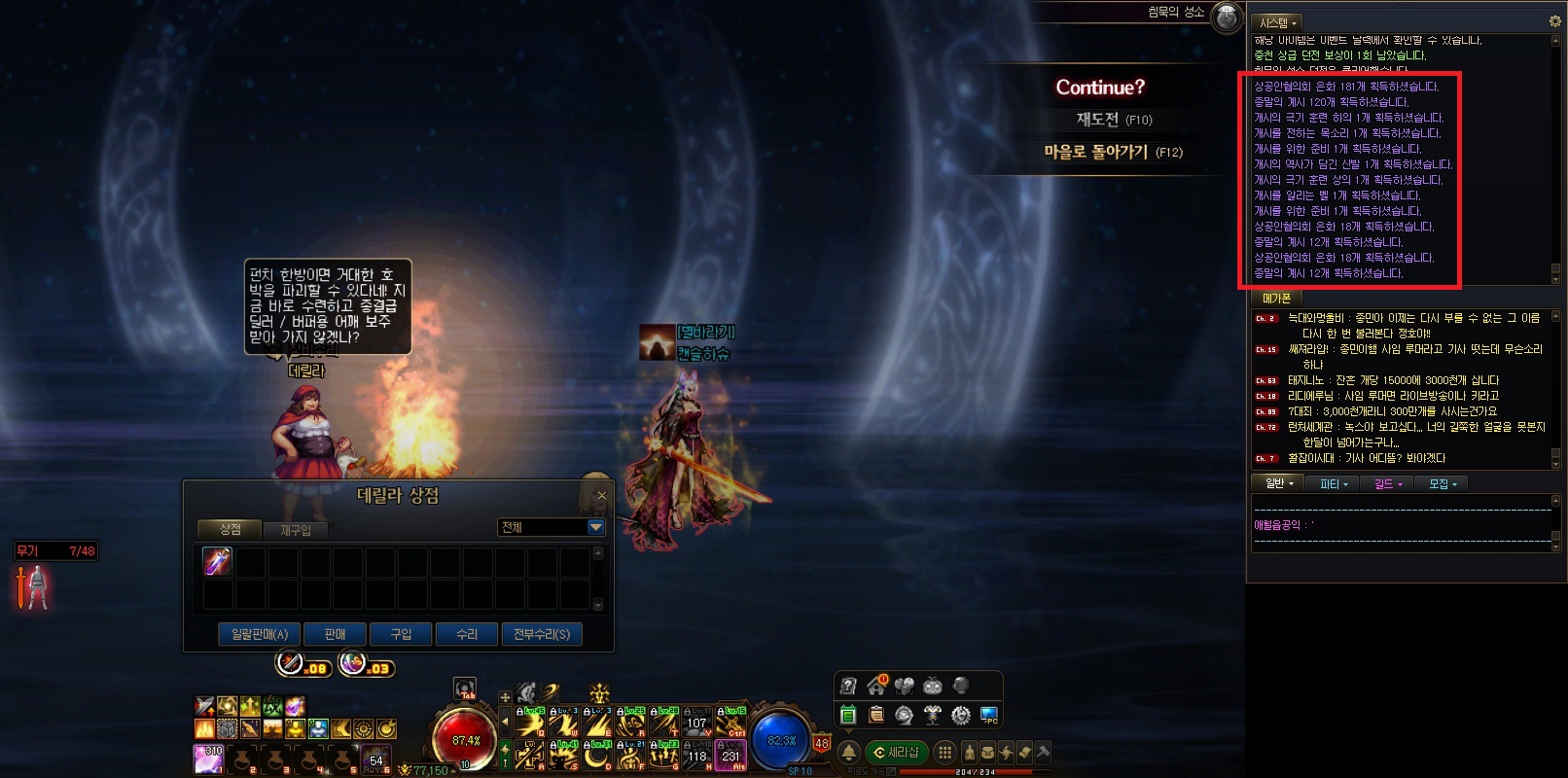Choose 재도전 to retry the dungeon
Viewport: 1568px width, 778px height.
click(x=1113, y=120)
